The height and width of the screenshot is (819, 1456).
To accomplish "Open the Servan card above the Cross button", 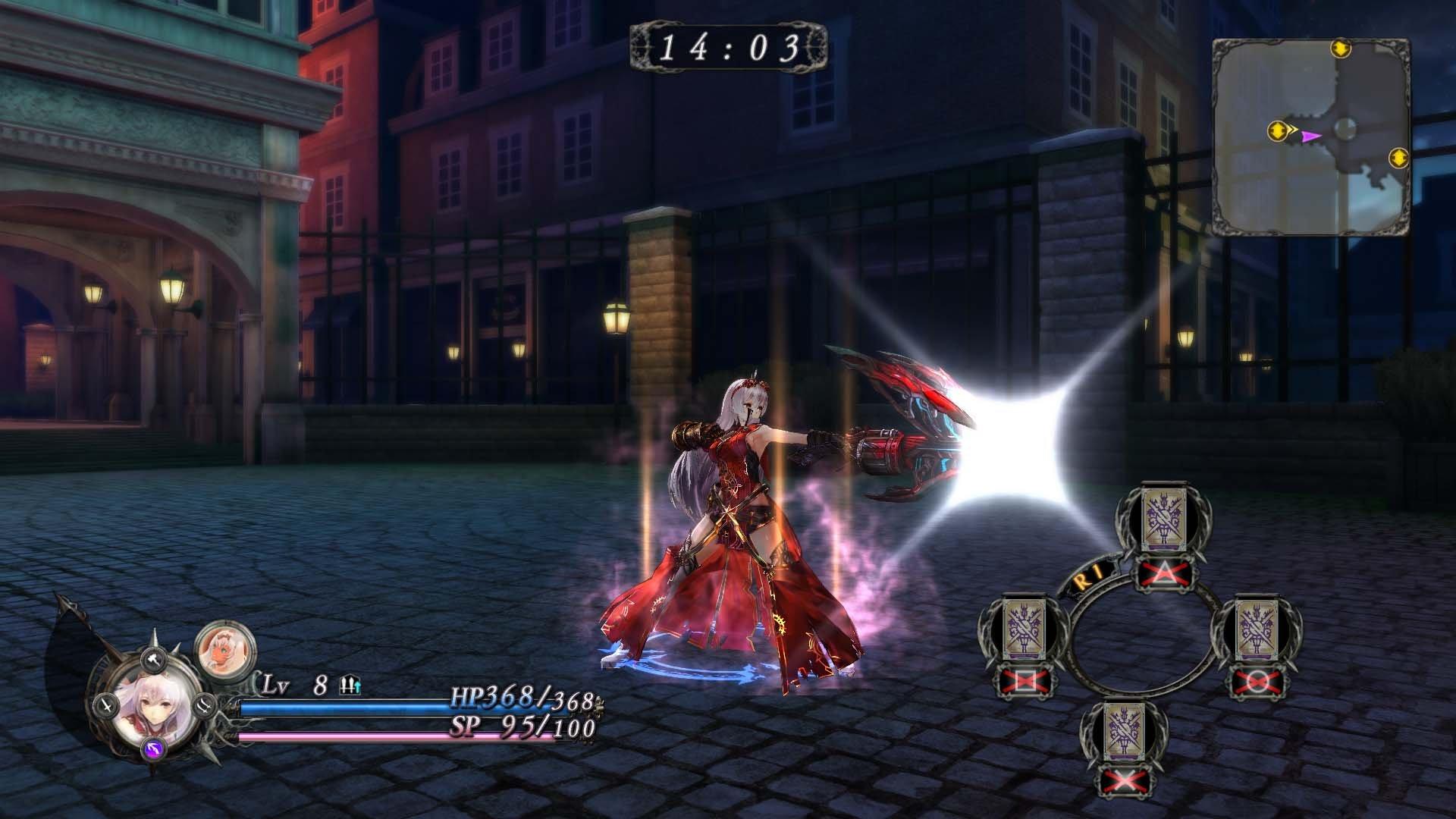I will click(x=1125, y=730).
